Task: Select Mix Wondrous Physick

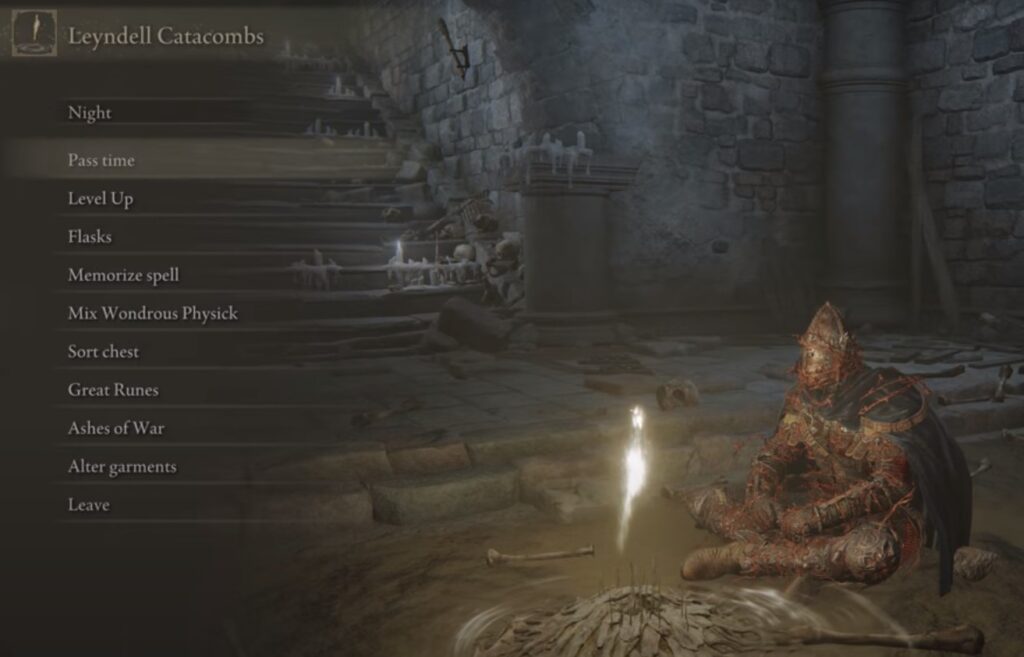Action: pos(152,313)
